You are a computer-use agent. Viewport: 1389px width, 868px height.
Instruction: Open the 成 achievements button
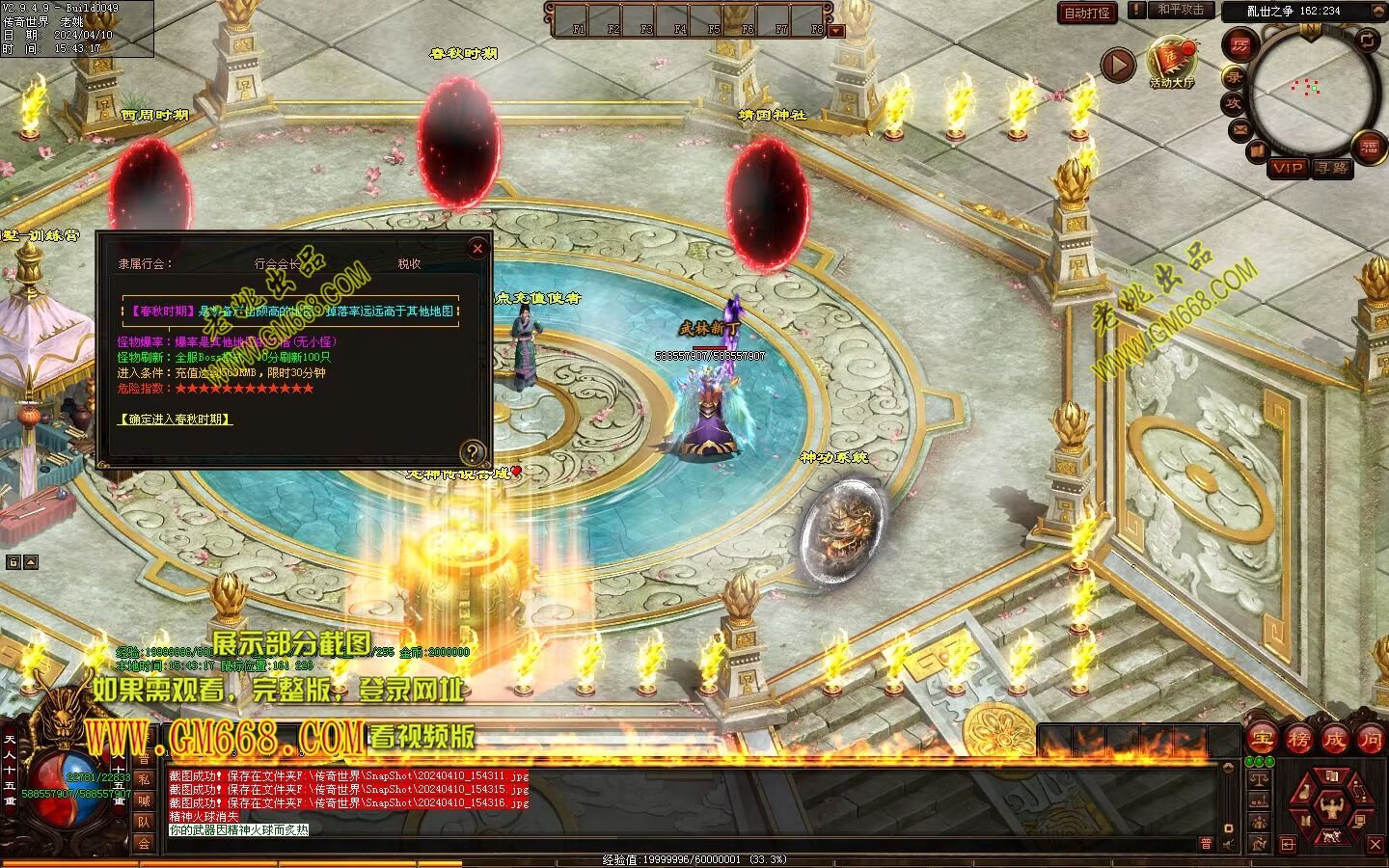pyautogui.click(x=1334, y=740)
